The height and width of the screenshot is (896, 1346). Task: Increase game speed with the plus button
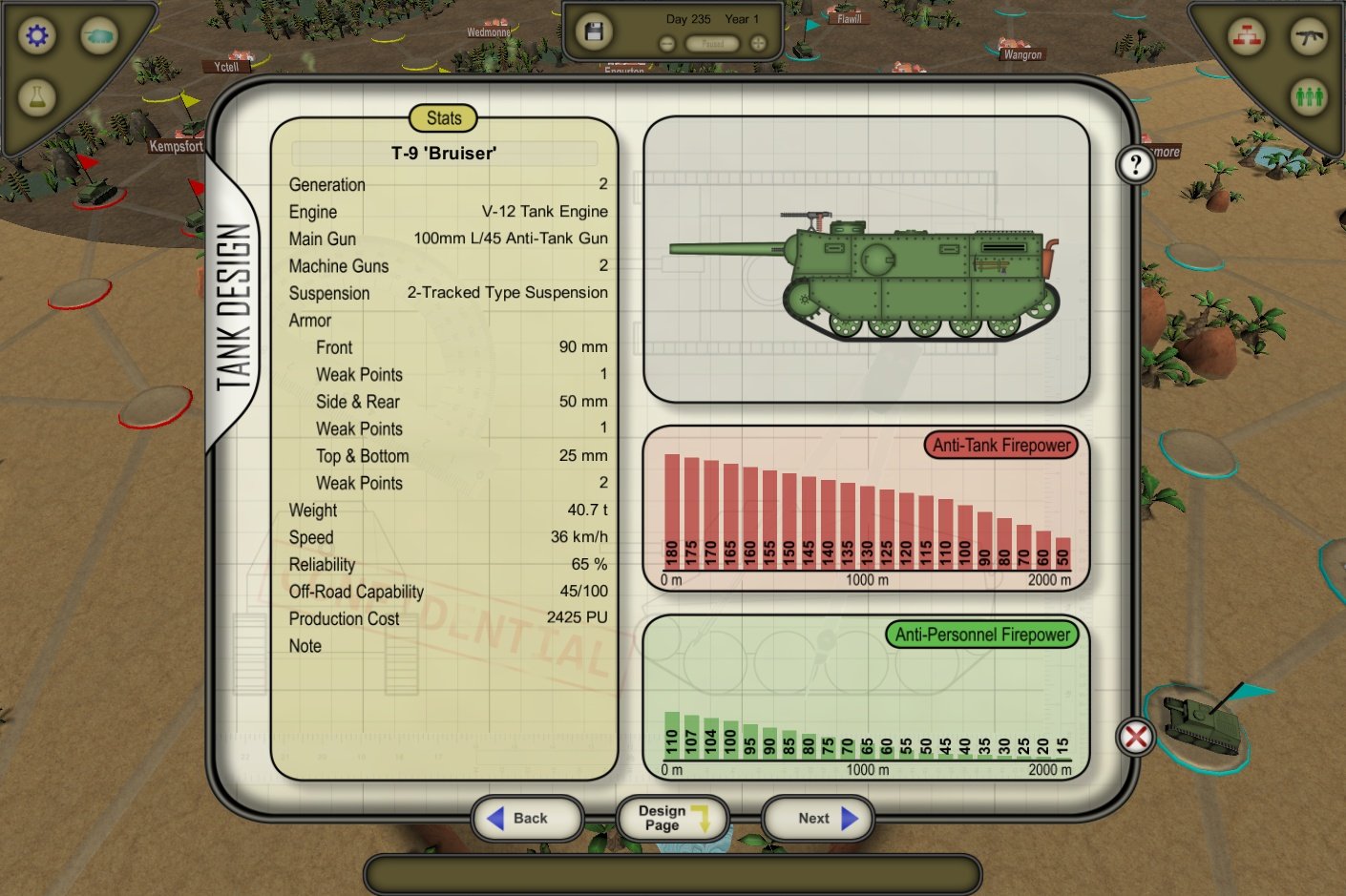(758, 42)
